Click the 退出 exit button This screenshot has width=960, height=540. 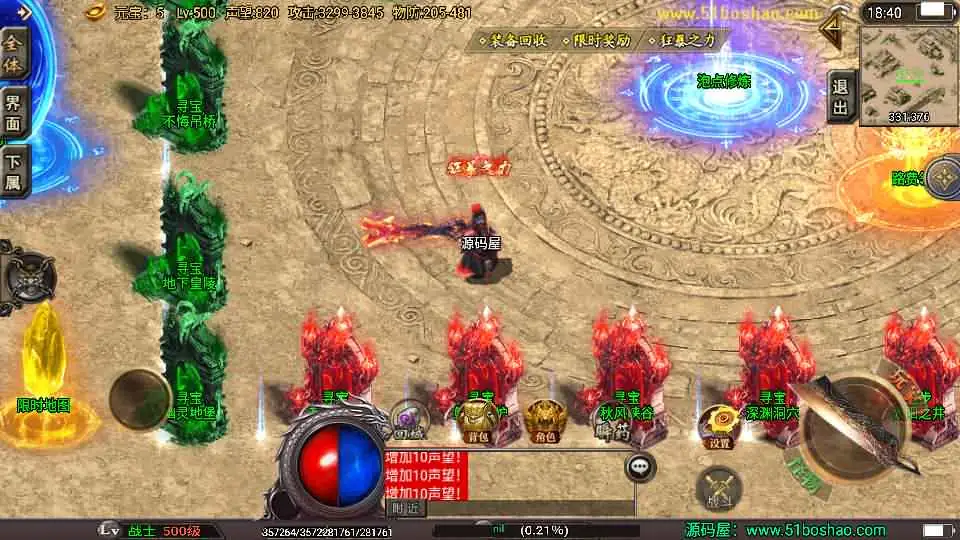tap(841, 96)
